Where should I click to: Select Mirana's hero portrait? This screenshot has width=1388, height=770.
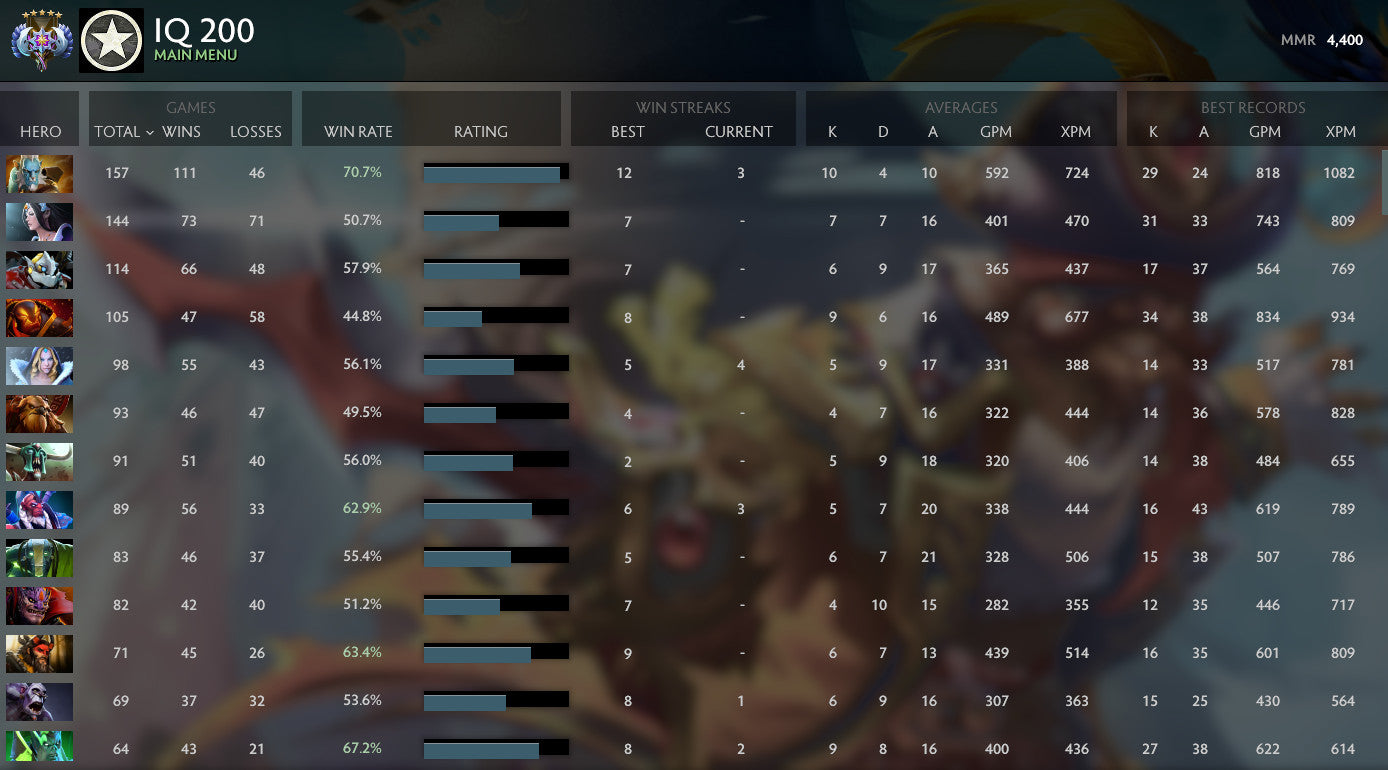coord(39,222)
